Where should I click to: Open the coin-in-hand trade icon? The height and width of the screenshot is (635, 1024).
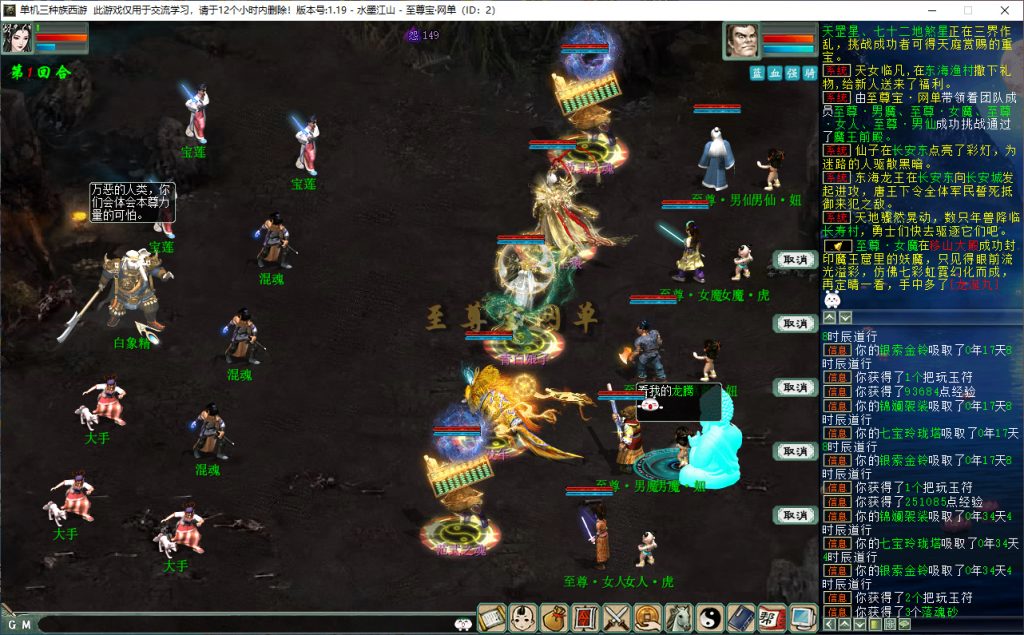[647, 618]
